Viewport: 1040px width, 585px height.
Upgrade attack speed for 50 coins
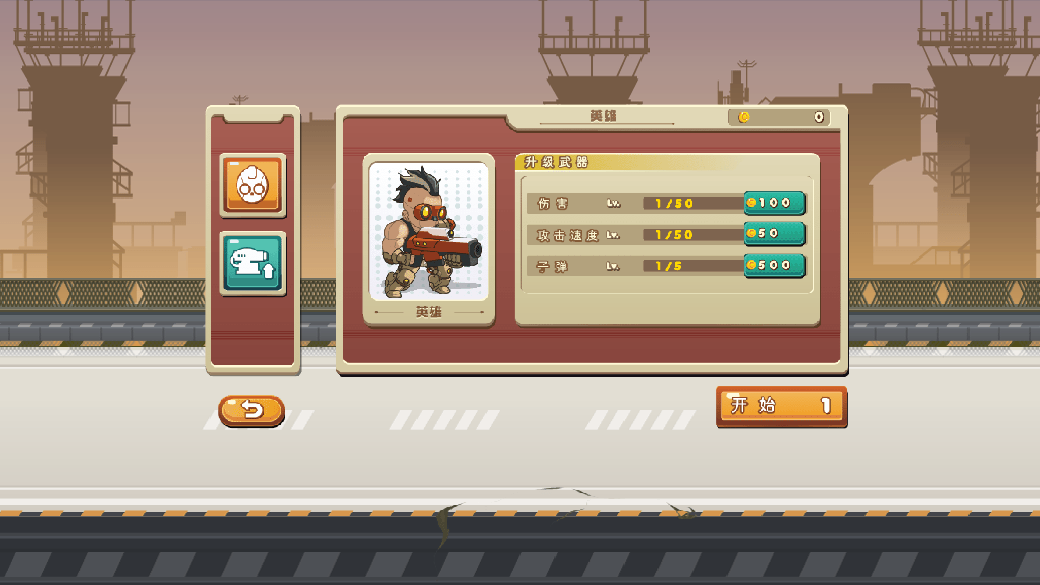coord(774,234)
